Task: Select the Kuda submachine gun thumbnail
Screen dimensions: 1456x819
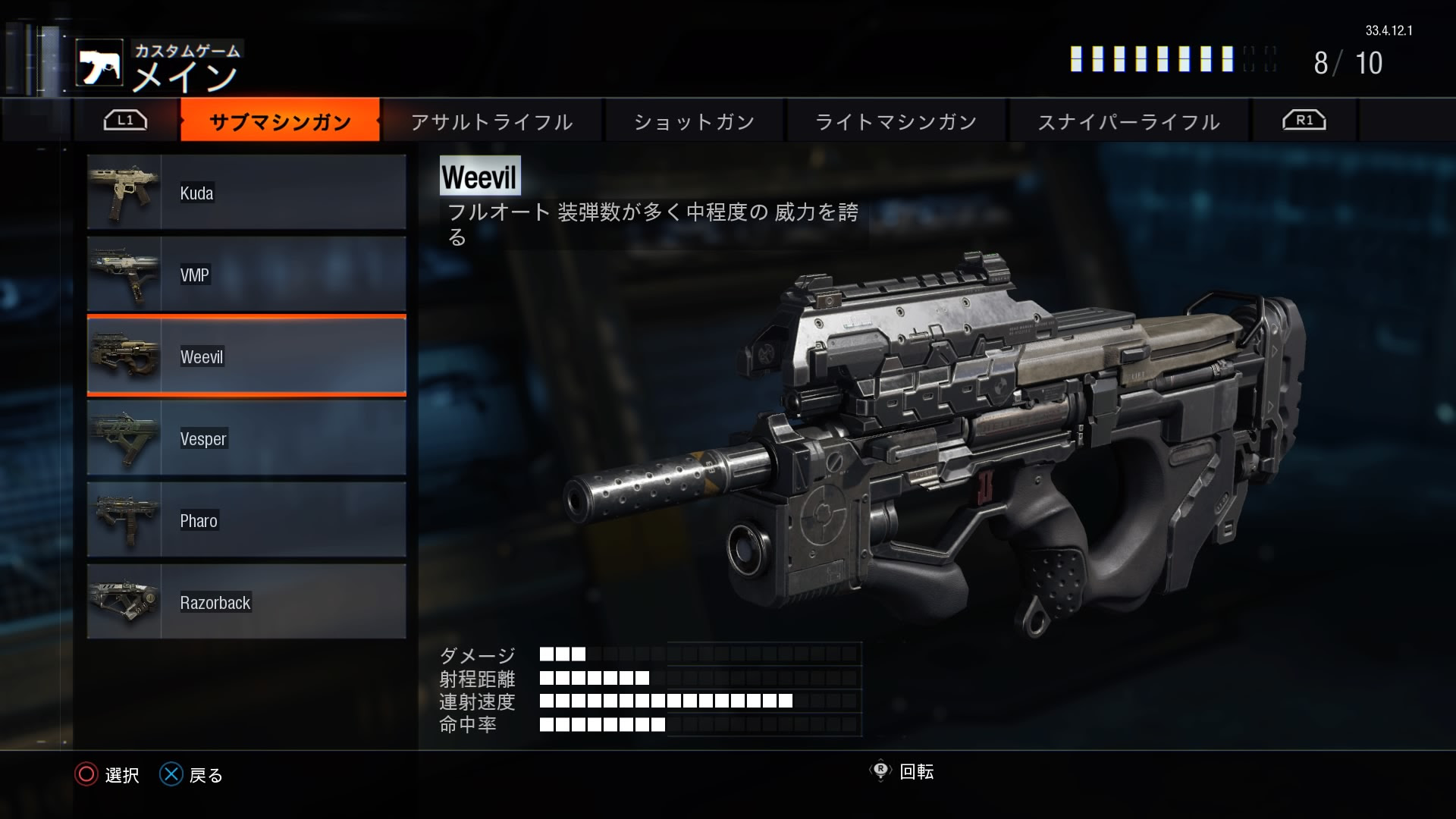Action: click(x=125, y=192)
